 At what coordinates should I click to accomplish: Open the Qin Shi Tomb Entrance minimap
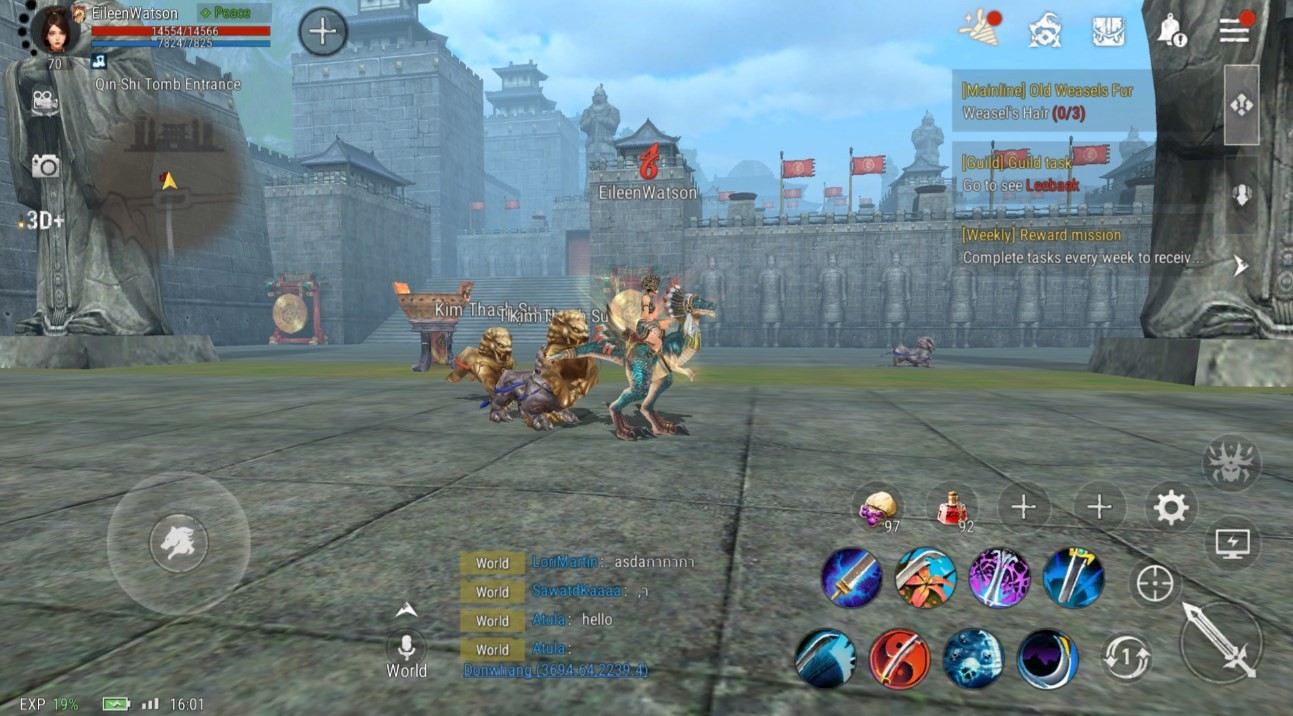tap(170, 180)
